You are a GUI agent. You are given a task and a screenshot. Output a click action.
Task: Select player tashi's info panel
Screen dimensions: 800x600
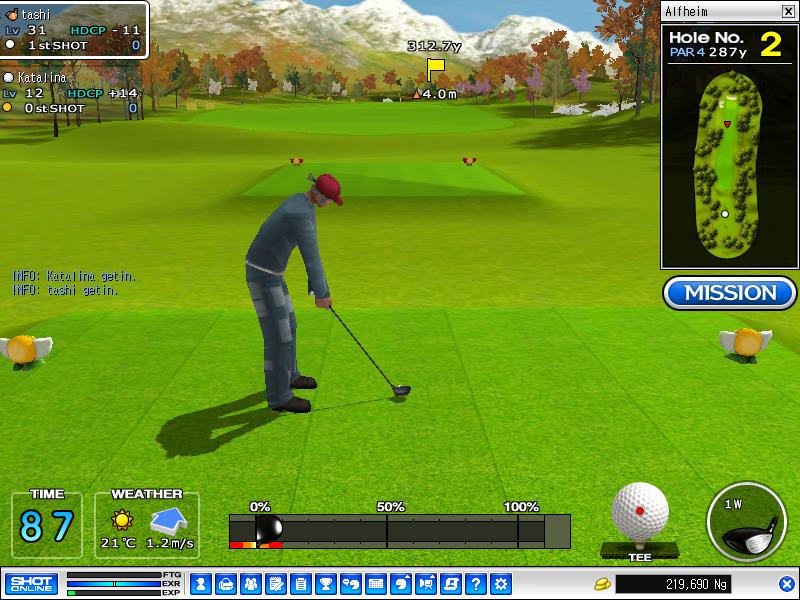pos(73,30)
